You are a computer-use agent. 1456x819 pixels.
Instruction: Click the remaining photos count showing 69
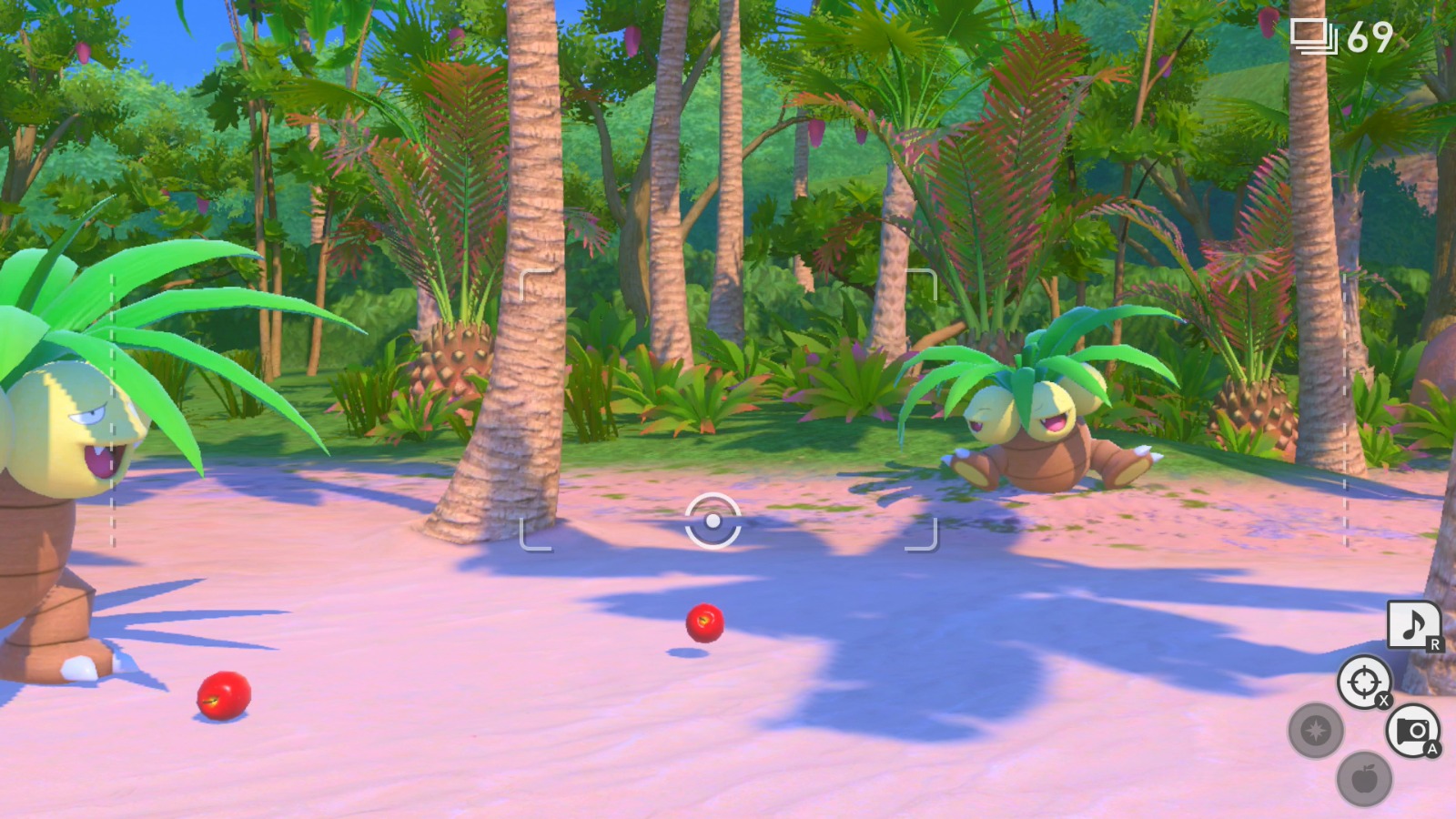click(1372, 38)
